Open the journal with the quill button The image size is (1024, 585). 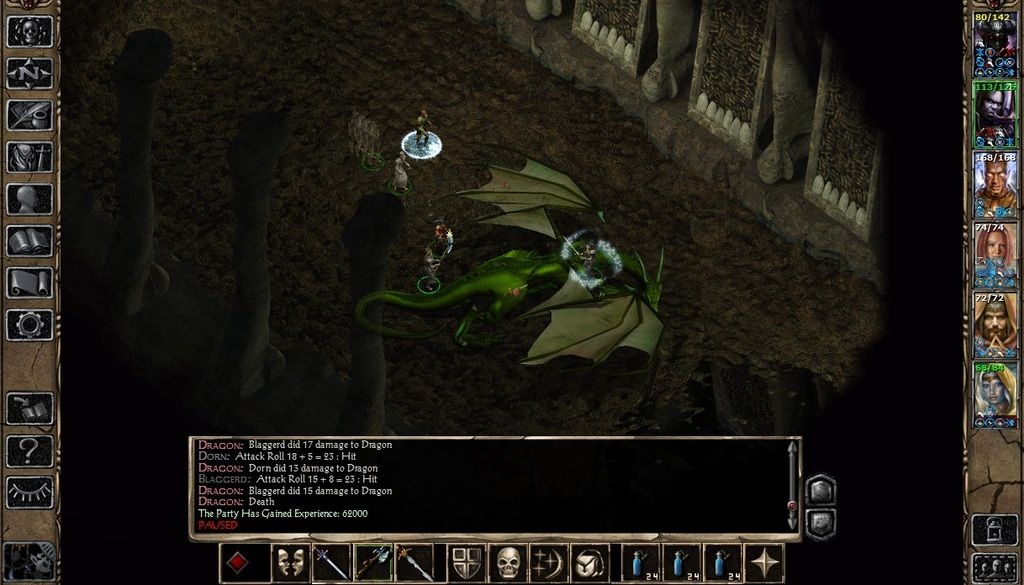(29, 115)
